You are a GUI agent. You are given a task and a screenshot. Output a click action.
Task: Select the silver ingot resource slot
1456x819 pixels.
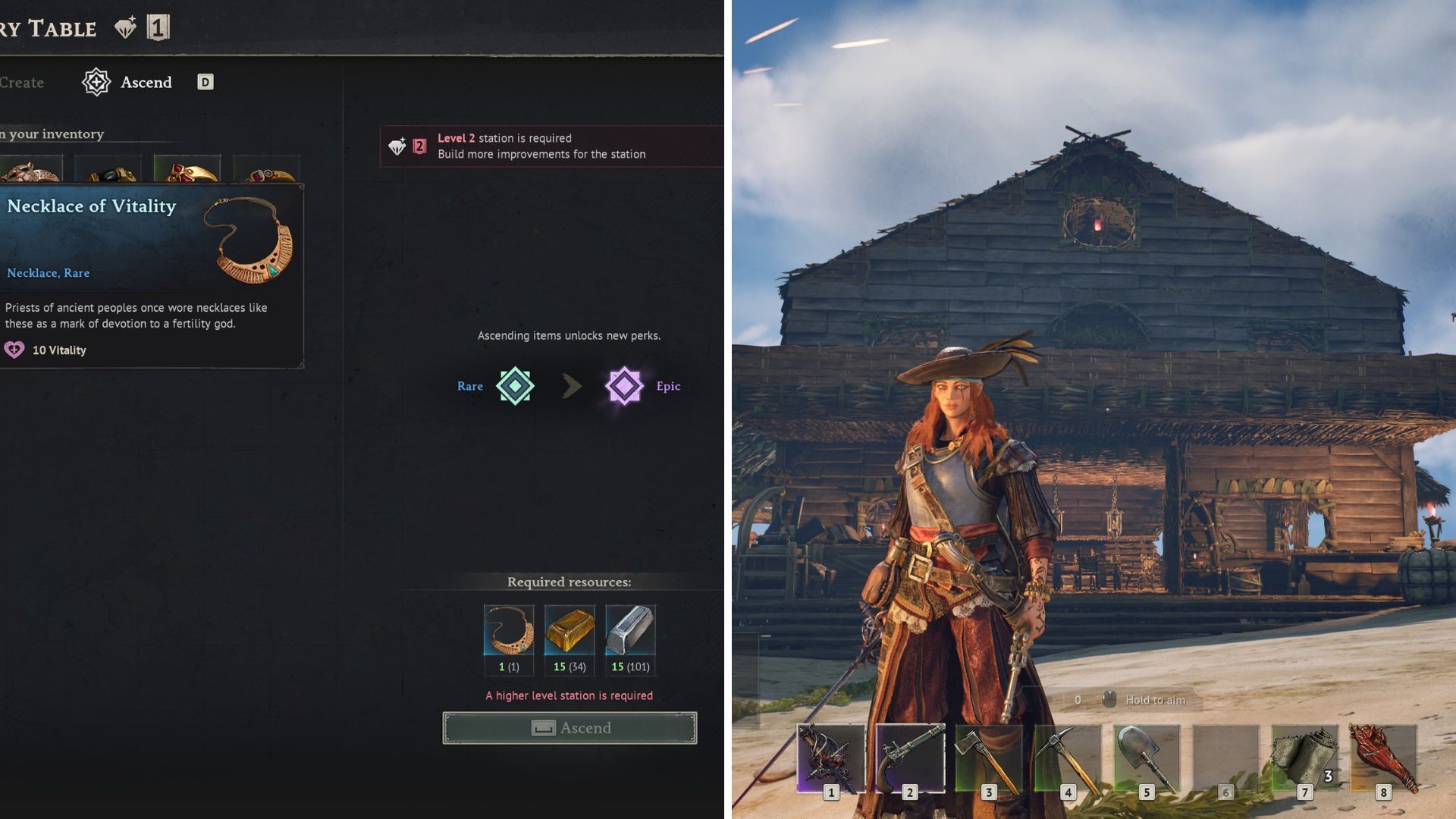(630, 630)
